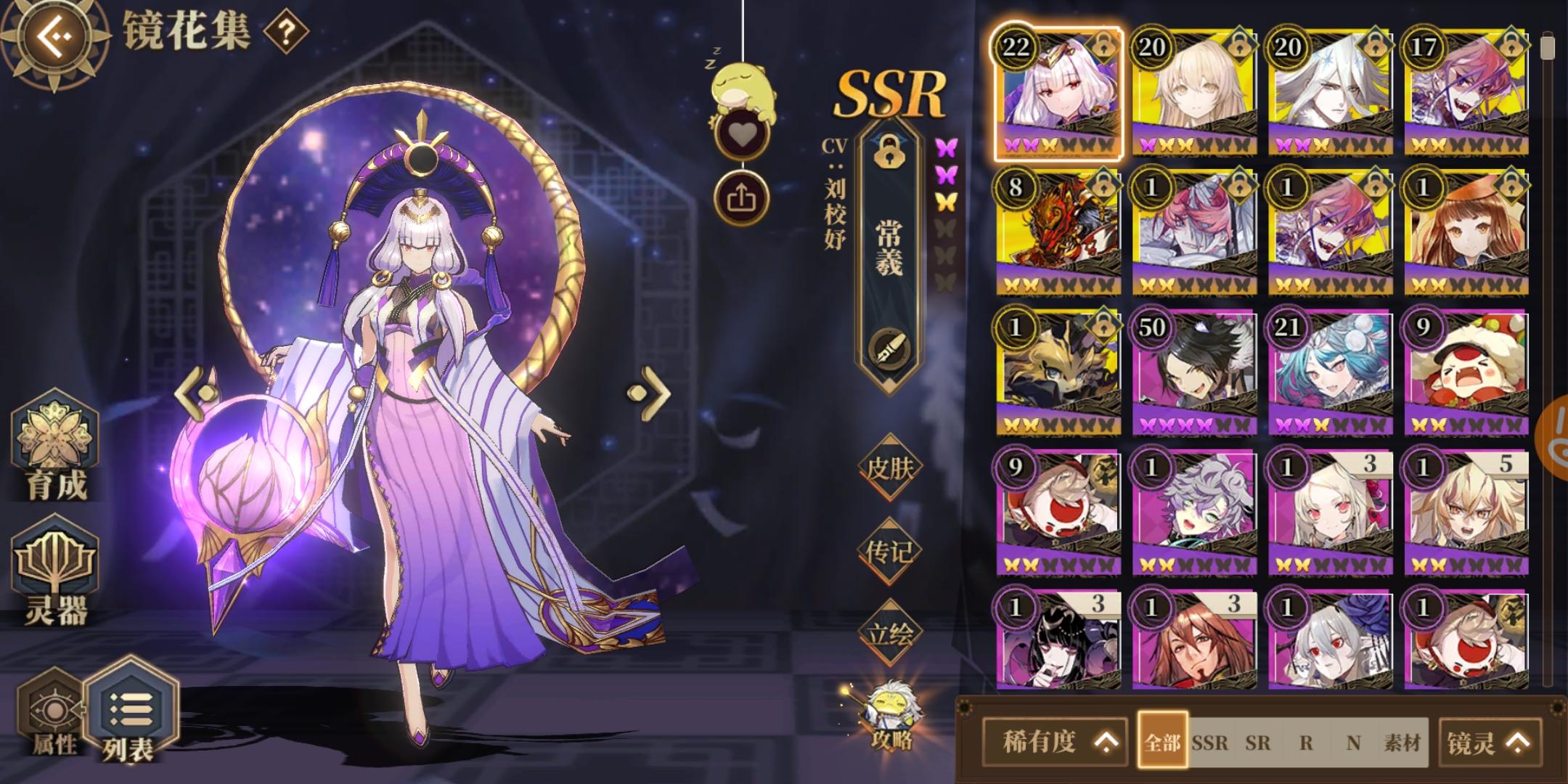1568x784 pixels.
Task: Toggle the lock above the 常羲 nameplate
Action: pos(889,152)
